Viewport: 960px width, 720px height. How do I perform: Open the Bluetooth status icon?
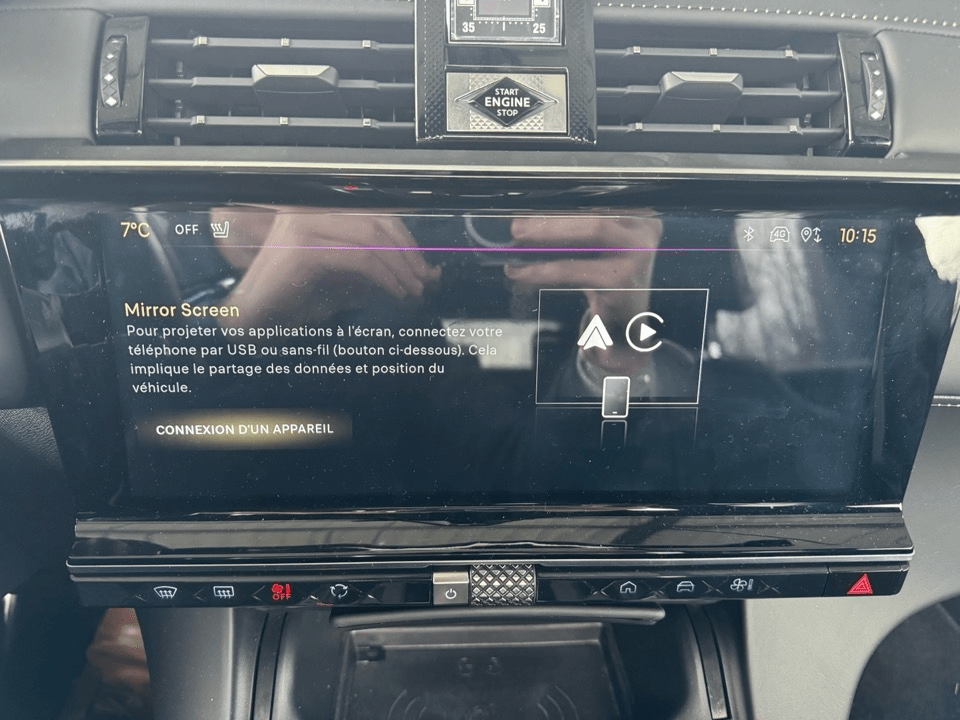pyautogui.click(x=747, y=234)
